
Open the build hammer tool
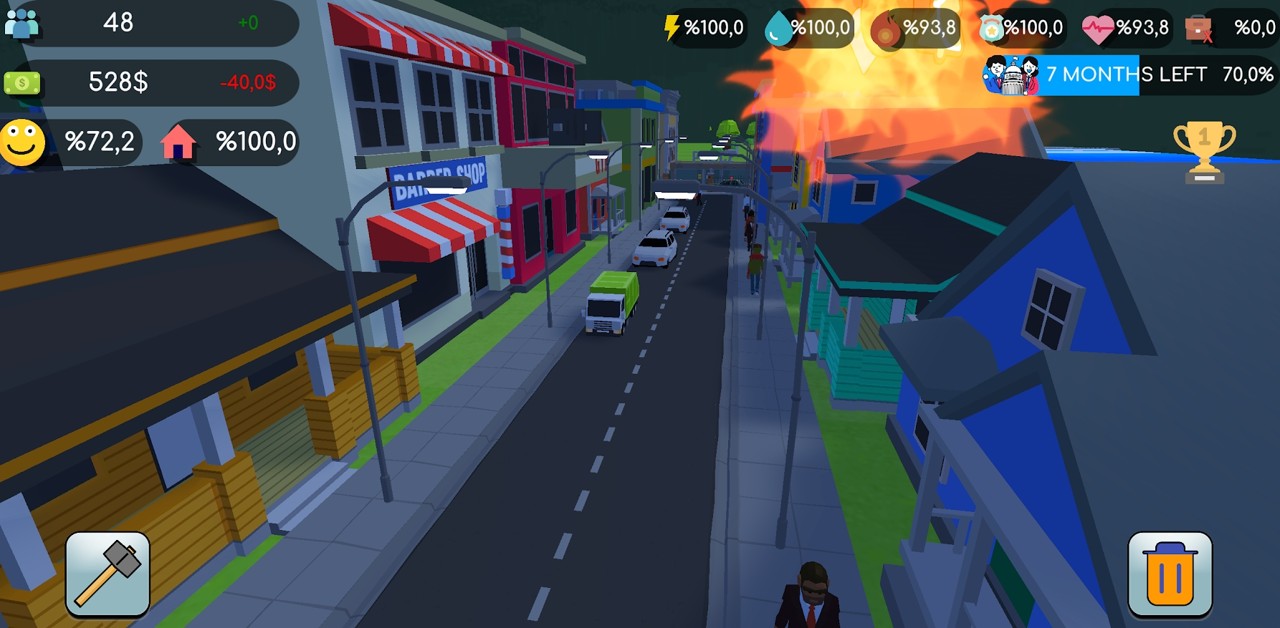coord(108,574)
